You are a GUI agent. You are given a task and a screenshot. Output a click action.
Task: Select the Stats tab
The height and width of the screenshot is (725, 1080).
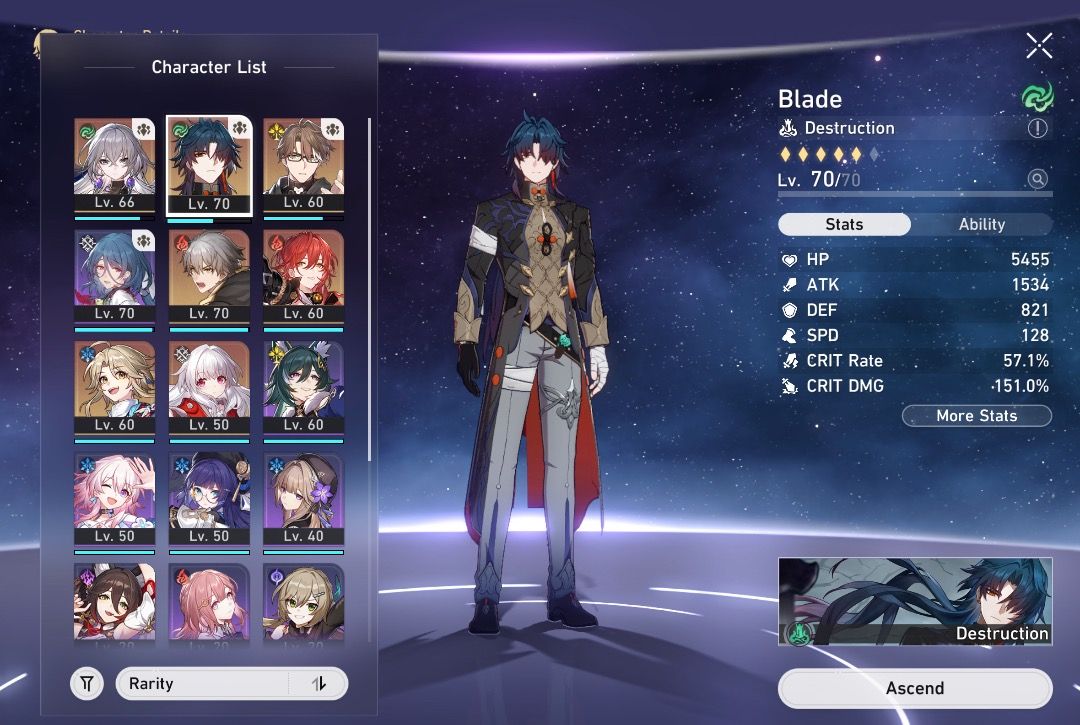(x=844, y=224)
